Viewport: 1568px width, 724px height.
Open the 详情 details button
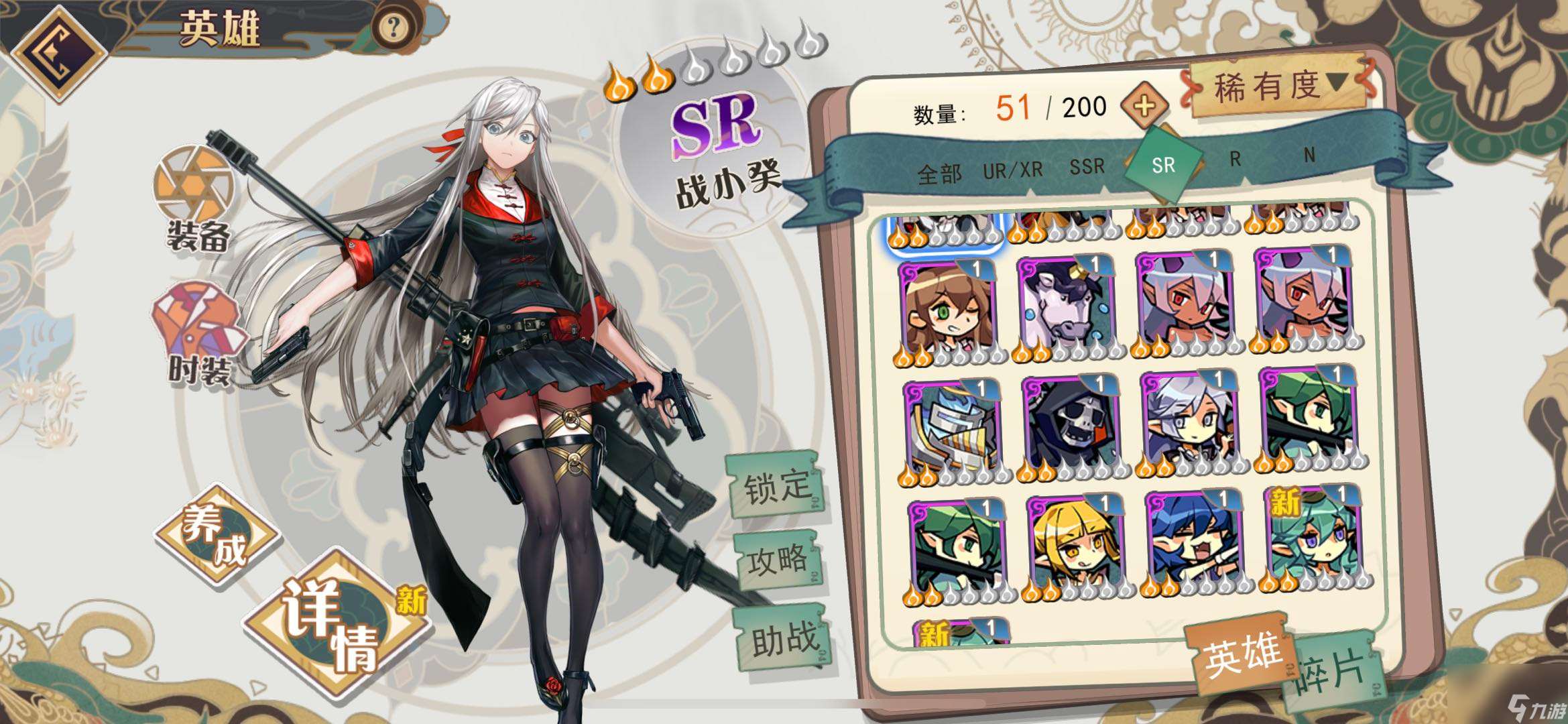pyautogui.click(x=335, y=623)
